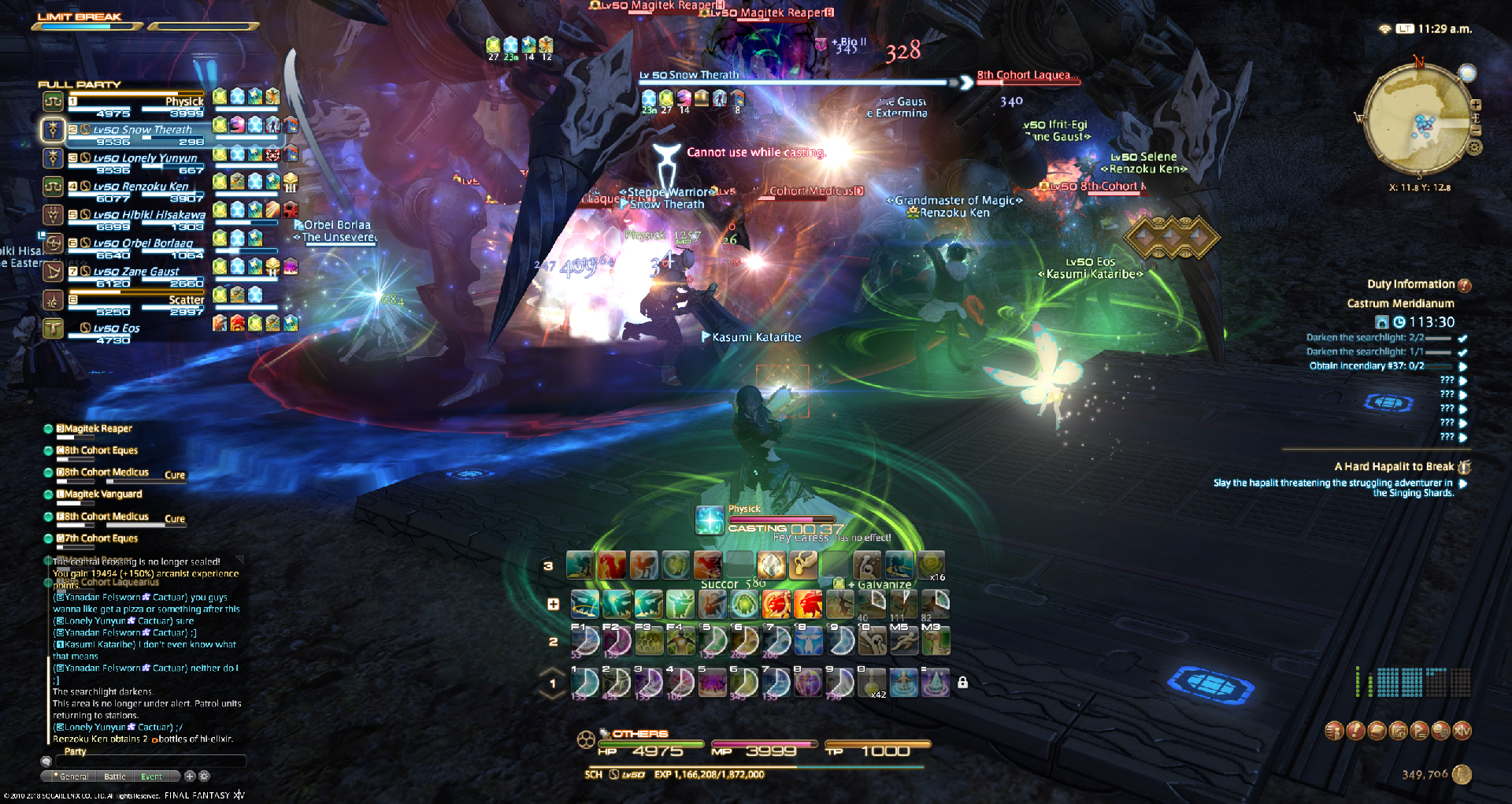Screen dimensions: 1512x804
Task: Open the Event chat tab
Action: [151, 776]
